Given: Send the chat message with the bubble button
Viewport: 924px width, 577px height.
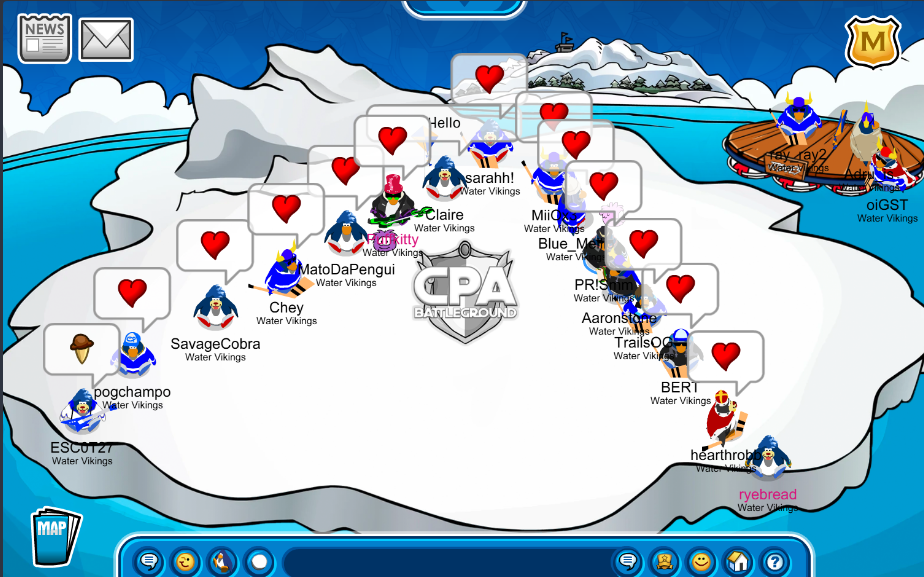Looking at the screenshot, I should [x=628, y=561].
